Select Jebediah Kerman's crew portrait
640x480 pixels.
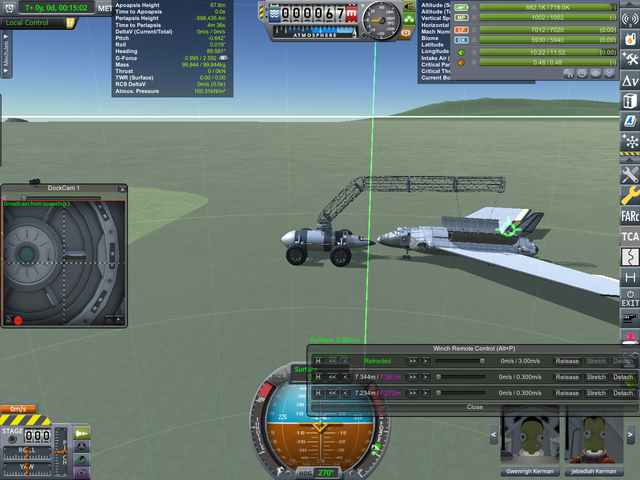point(592,439)
